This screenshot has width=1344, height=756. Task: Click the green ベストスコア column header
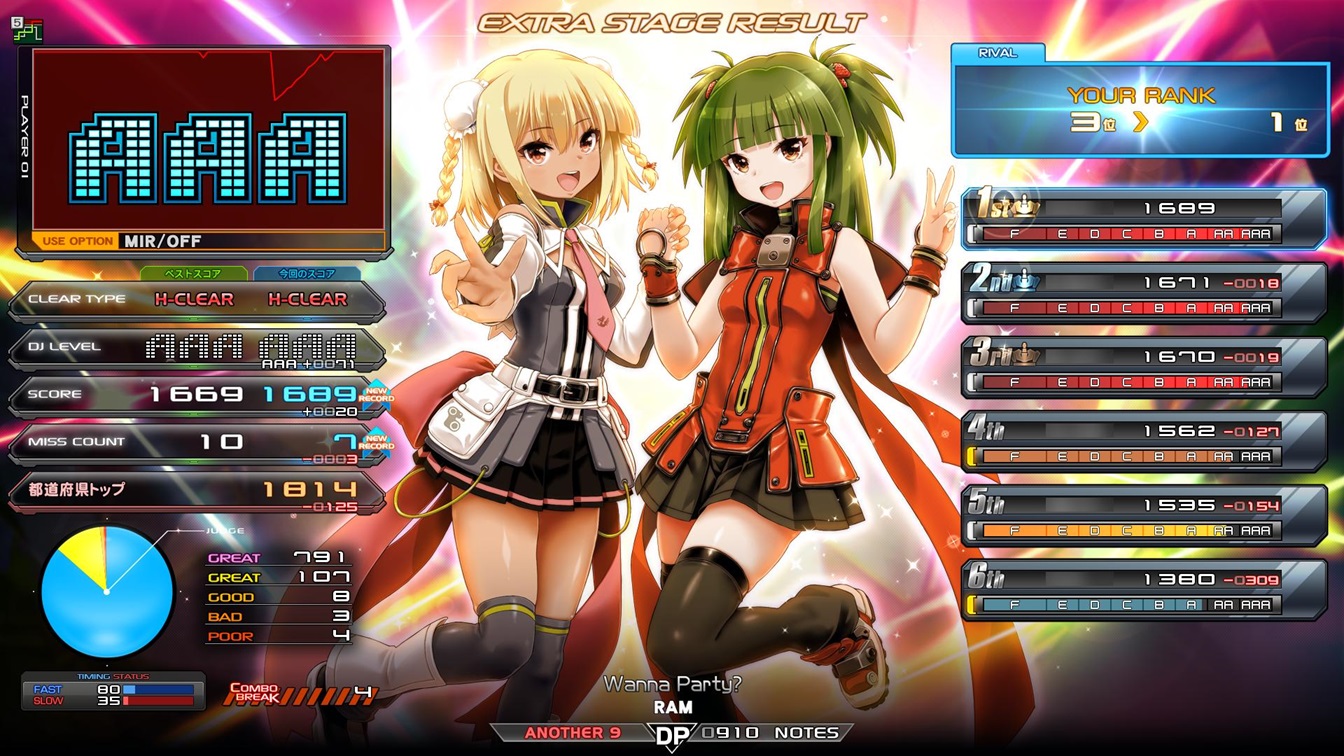194,273
